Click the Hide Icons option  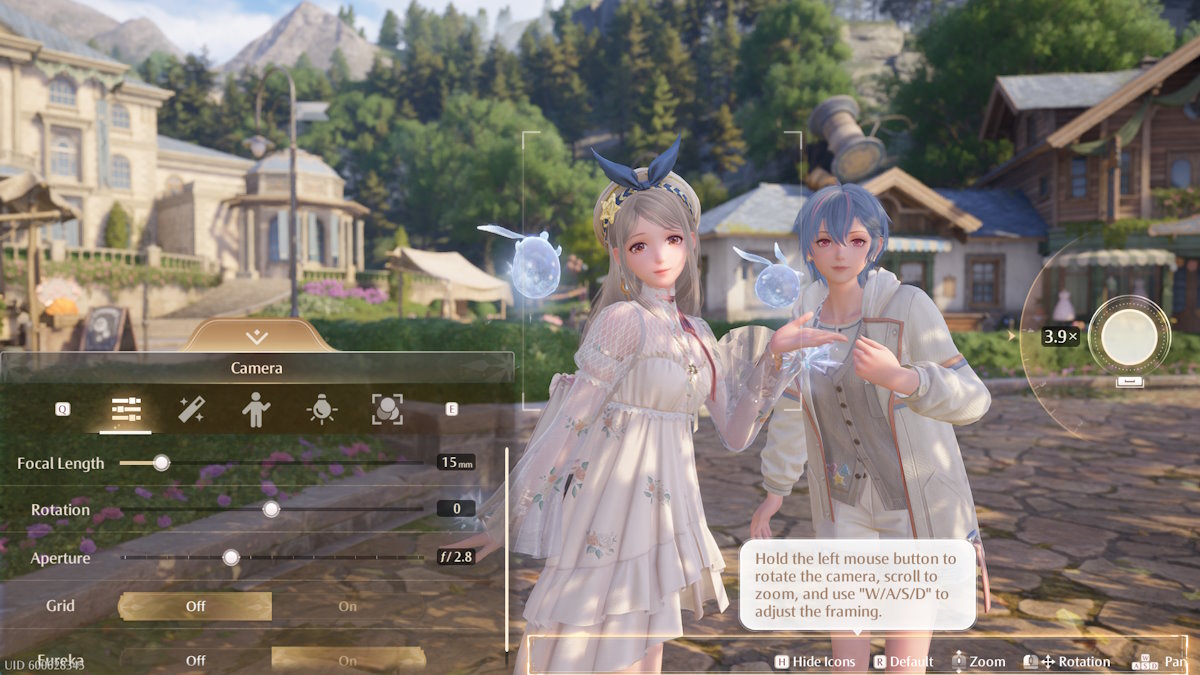pyautogui.click(x=814, y=661)
